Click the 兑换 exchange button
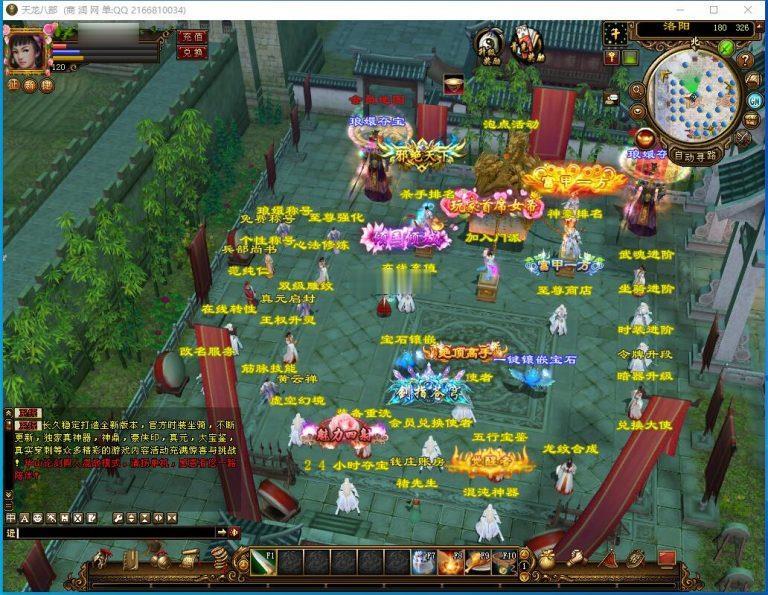Viewport: 768px width, 595px height. point(191,52)
